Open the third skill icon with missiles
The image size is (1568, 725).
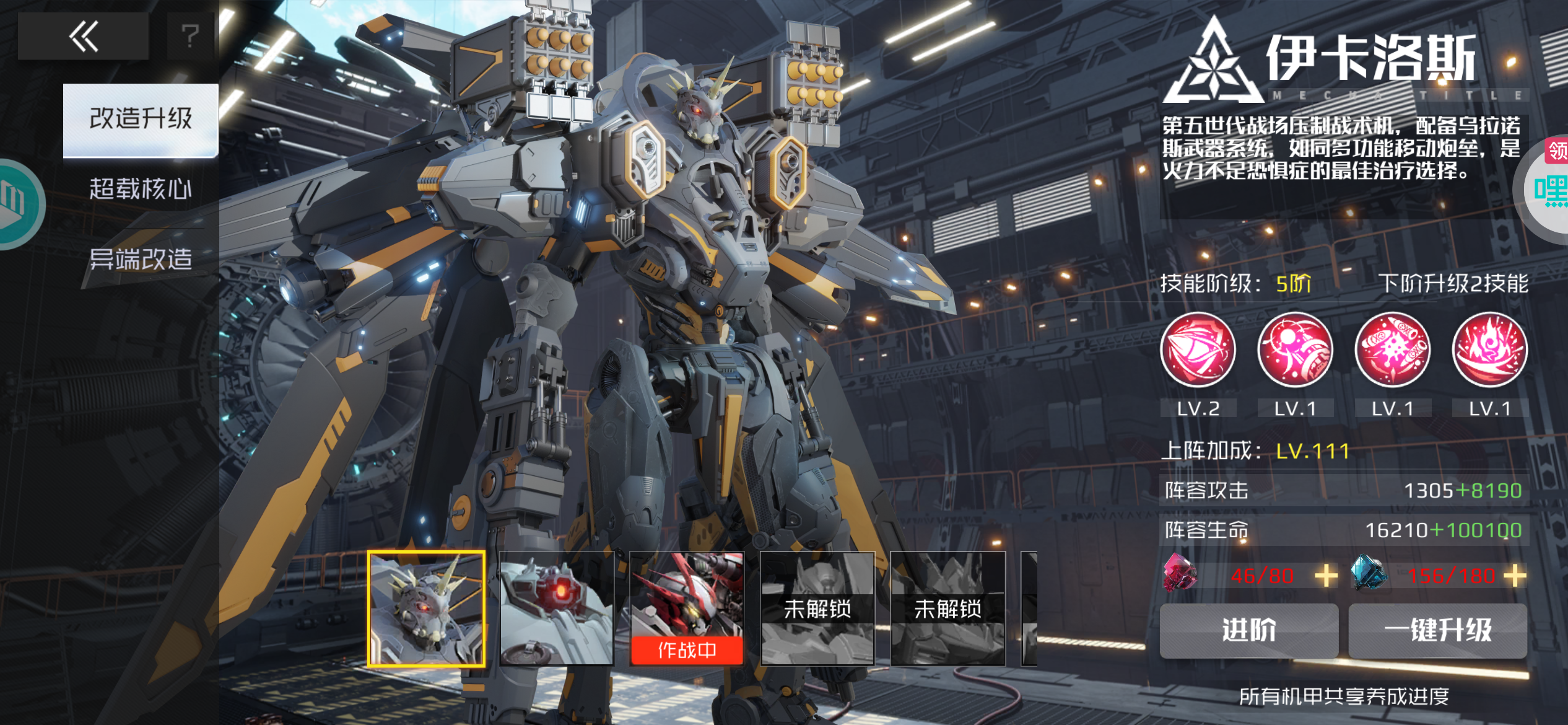click(1392, 350)
